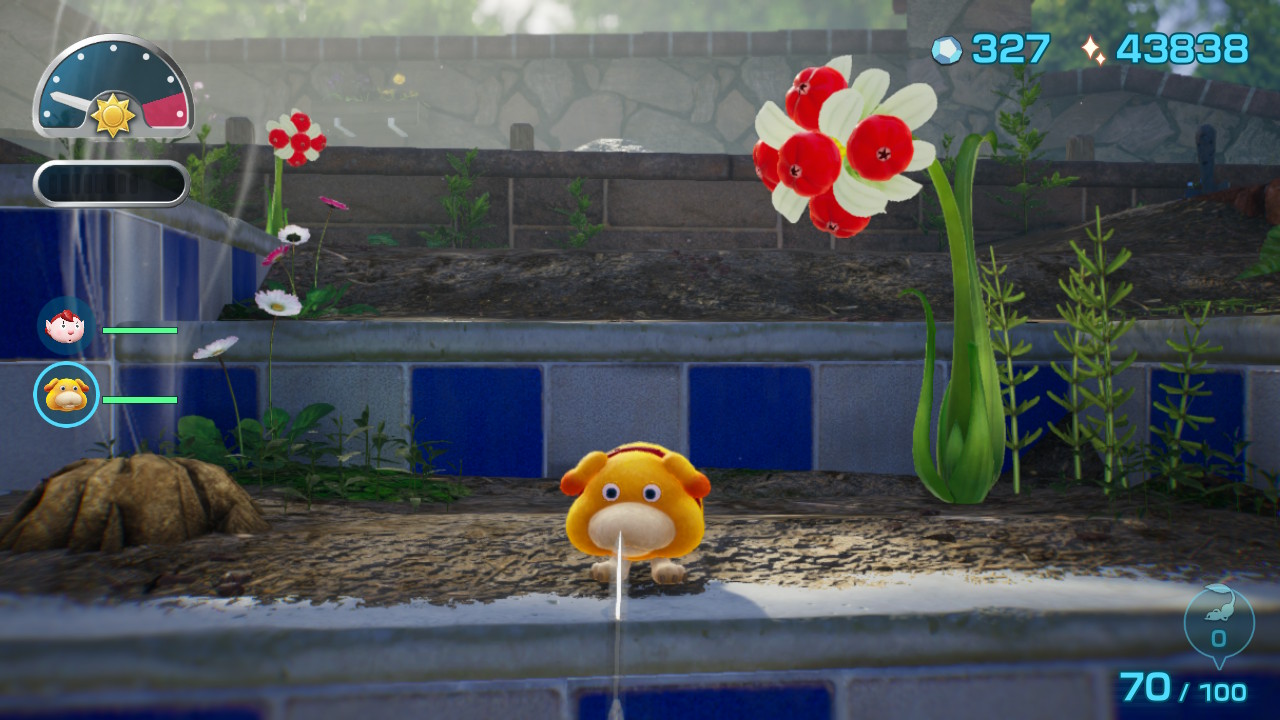
Task: Click the sun day-timer gauge
Action: tap(113, 88)
